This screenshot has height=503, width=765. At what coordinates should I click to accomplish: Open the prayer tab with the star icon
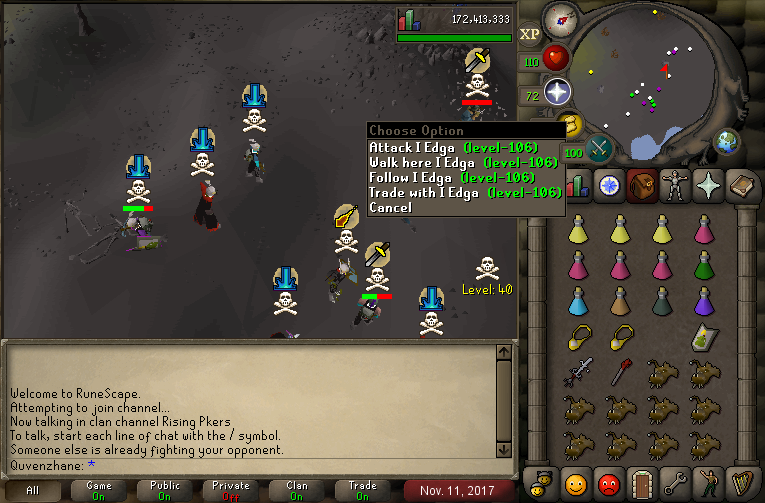pyautogui.click(x=709, y=185)
